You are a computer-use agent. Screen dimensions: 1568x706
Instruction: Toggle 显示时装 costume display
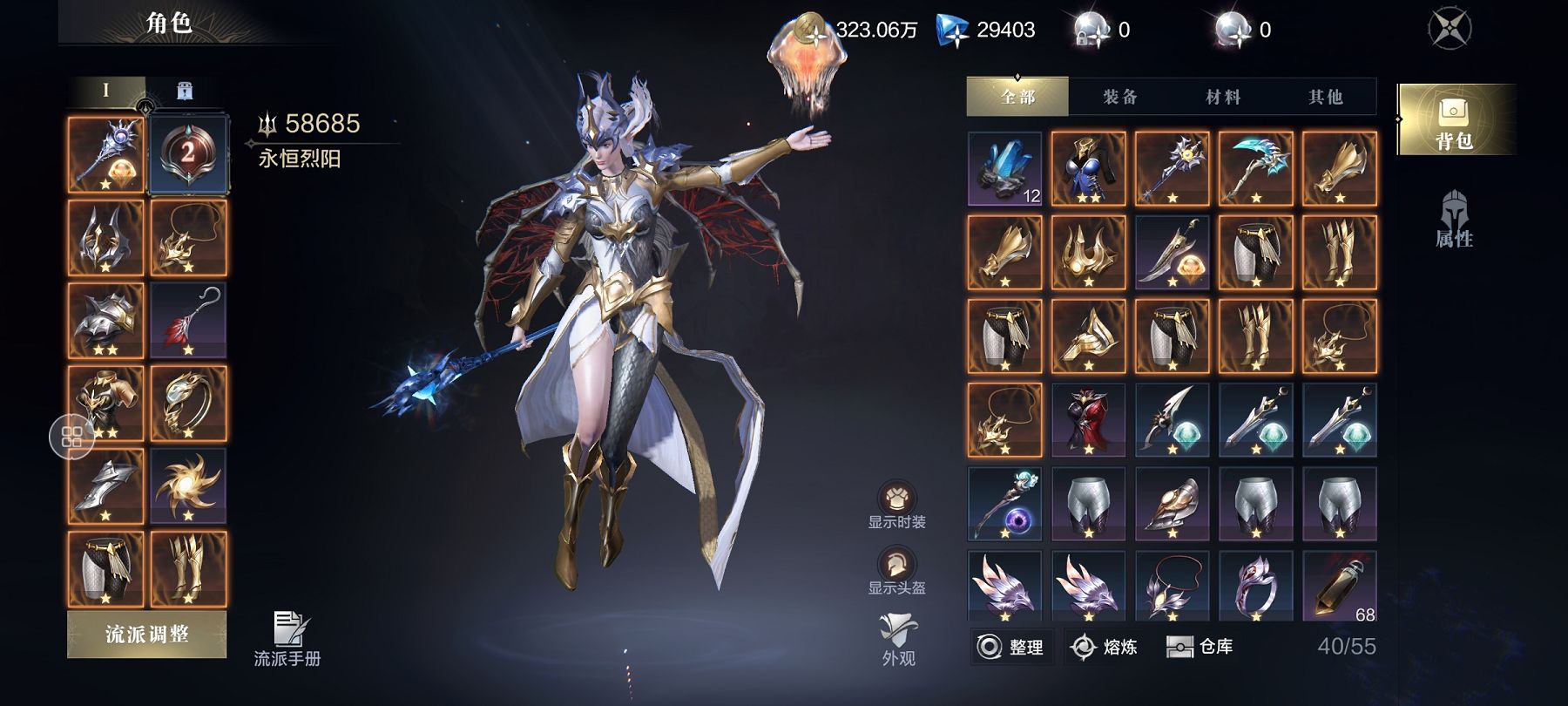(x=896, y=506)
